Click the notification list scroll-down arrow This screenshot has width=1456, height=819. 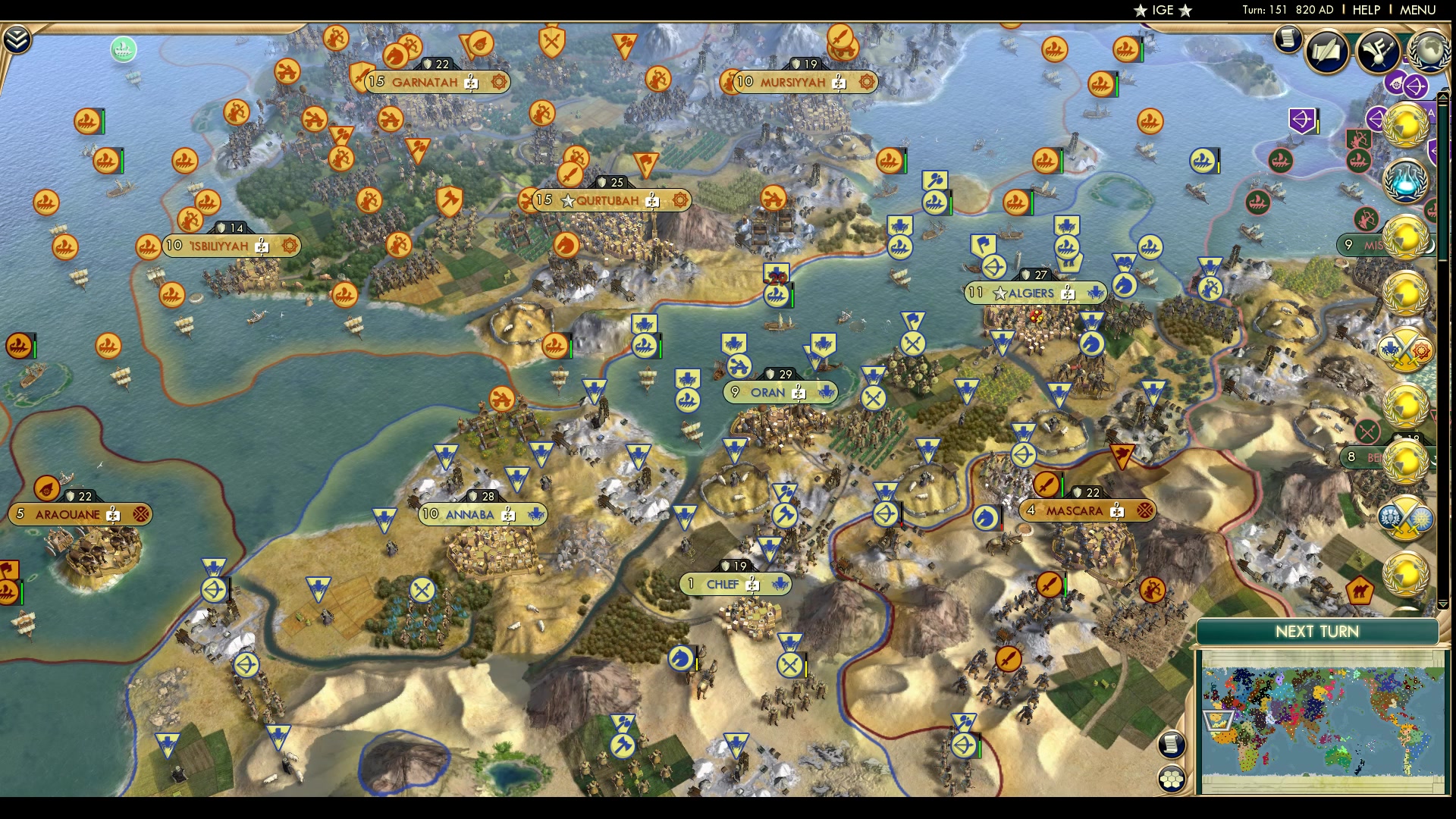click(1442, 603)
